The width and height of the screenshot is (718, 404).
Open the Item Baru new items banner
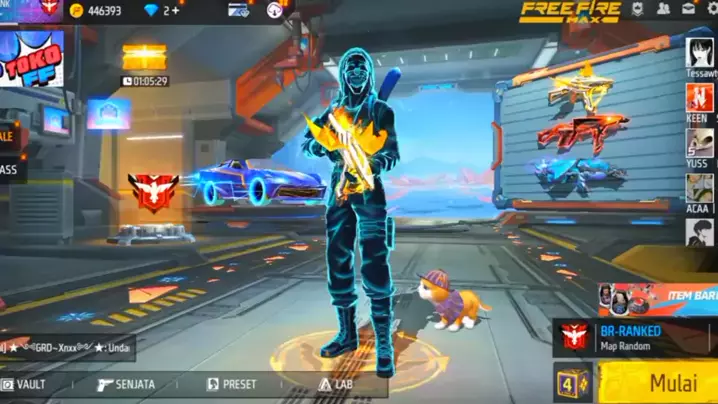click(655, 298)
